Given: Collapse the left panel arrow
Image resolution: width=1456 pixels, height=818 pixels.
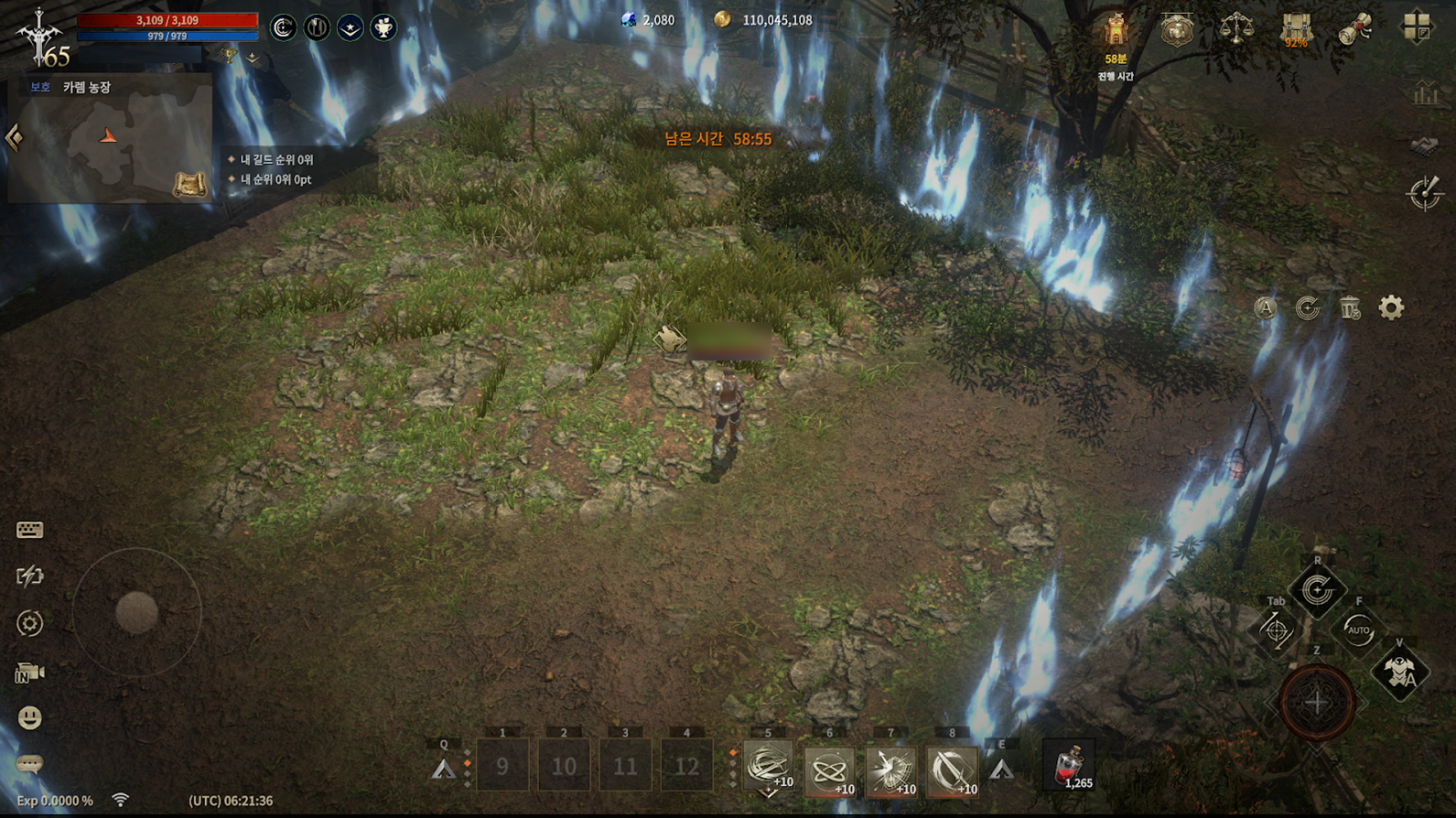Looking at the screenshot, I should (x=14, y=138).
